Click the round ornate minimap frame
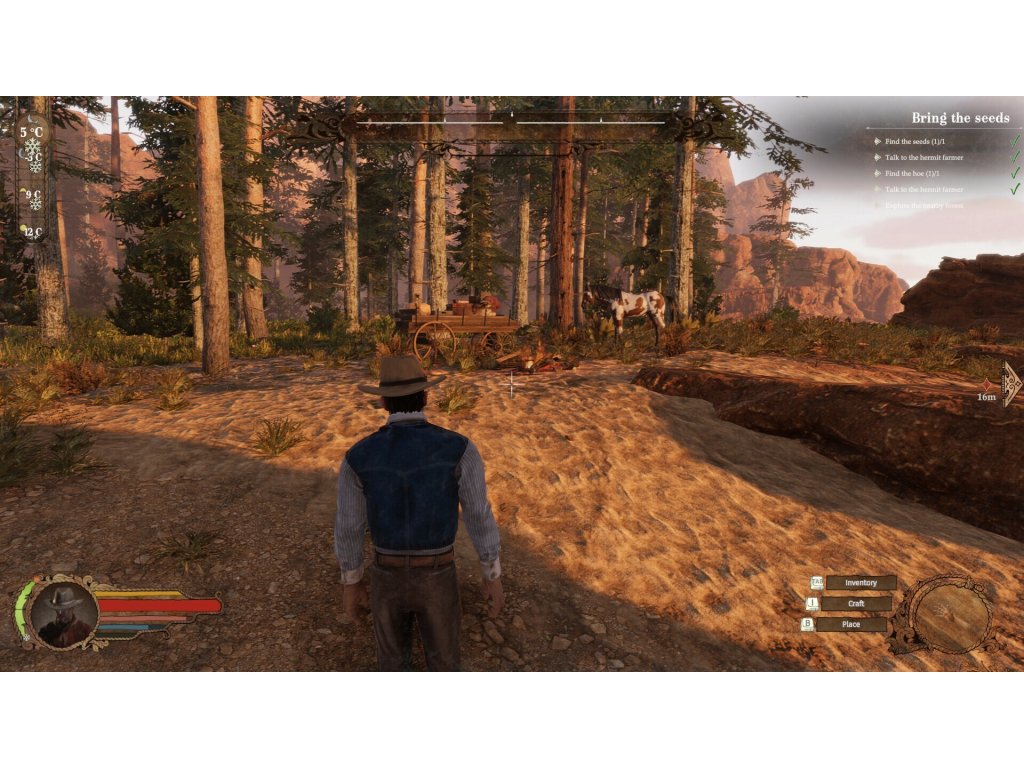This screenshot has width=1024, height=768. tap(940, 614)
